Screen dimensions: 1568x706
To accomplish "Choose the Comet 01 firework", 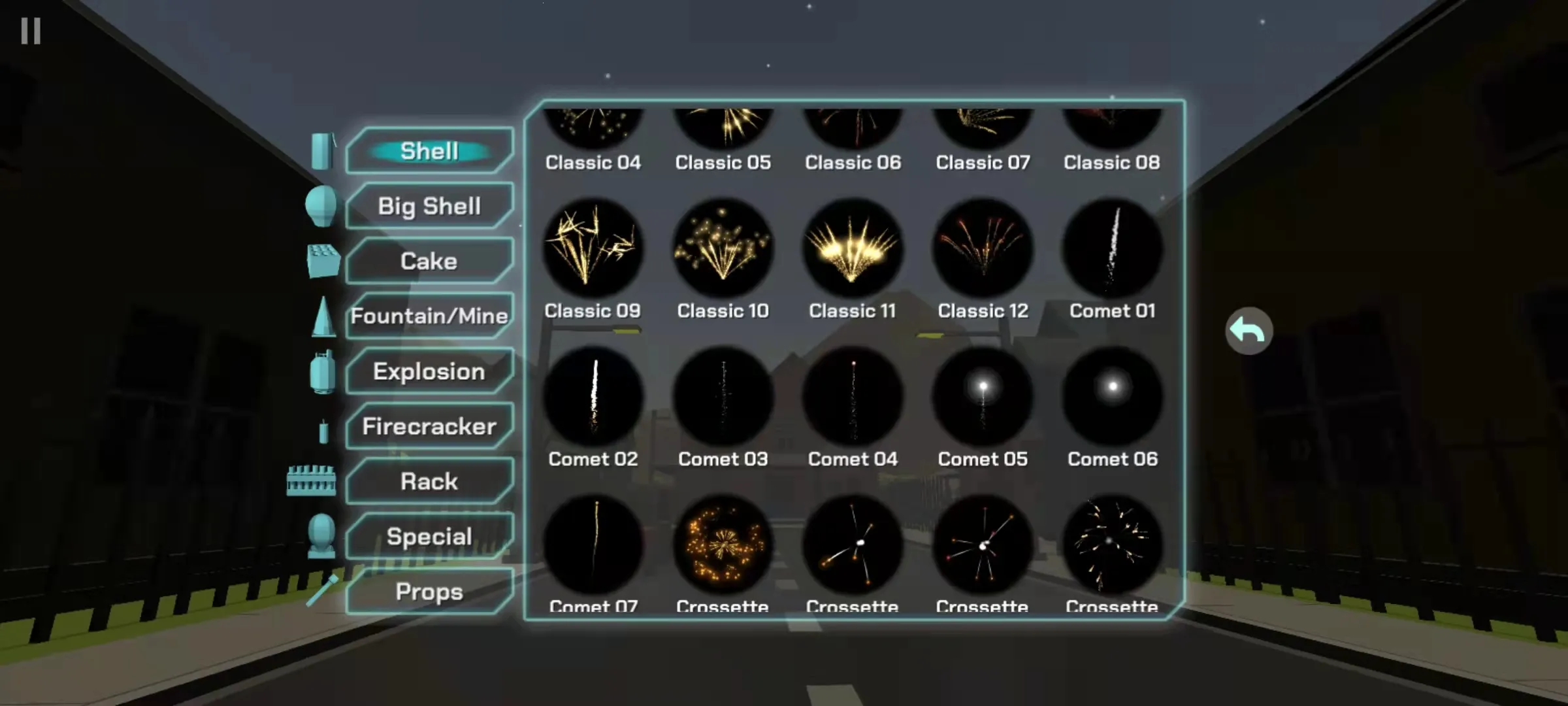I will (1113, 248).
